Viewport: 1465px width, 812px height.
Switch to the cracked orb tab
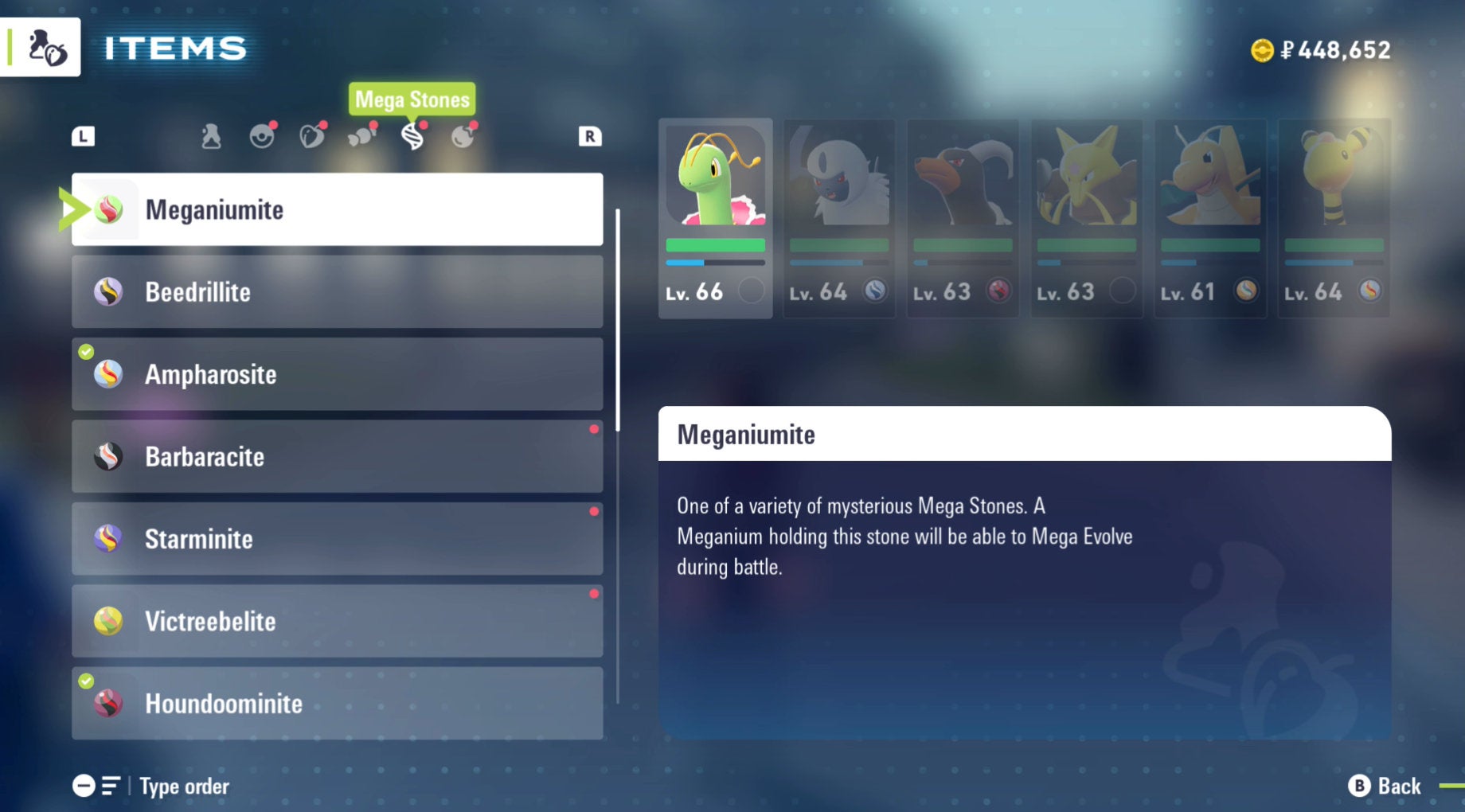[x=462, y=137]
